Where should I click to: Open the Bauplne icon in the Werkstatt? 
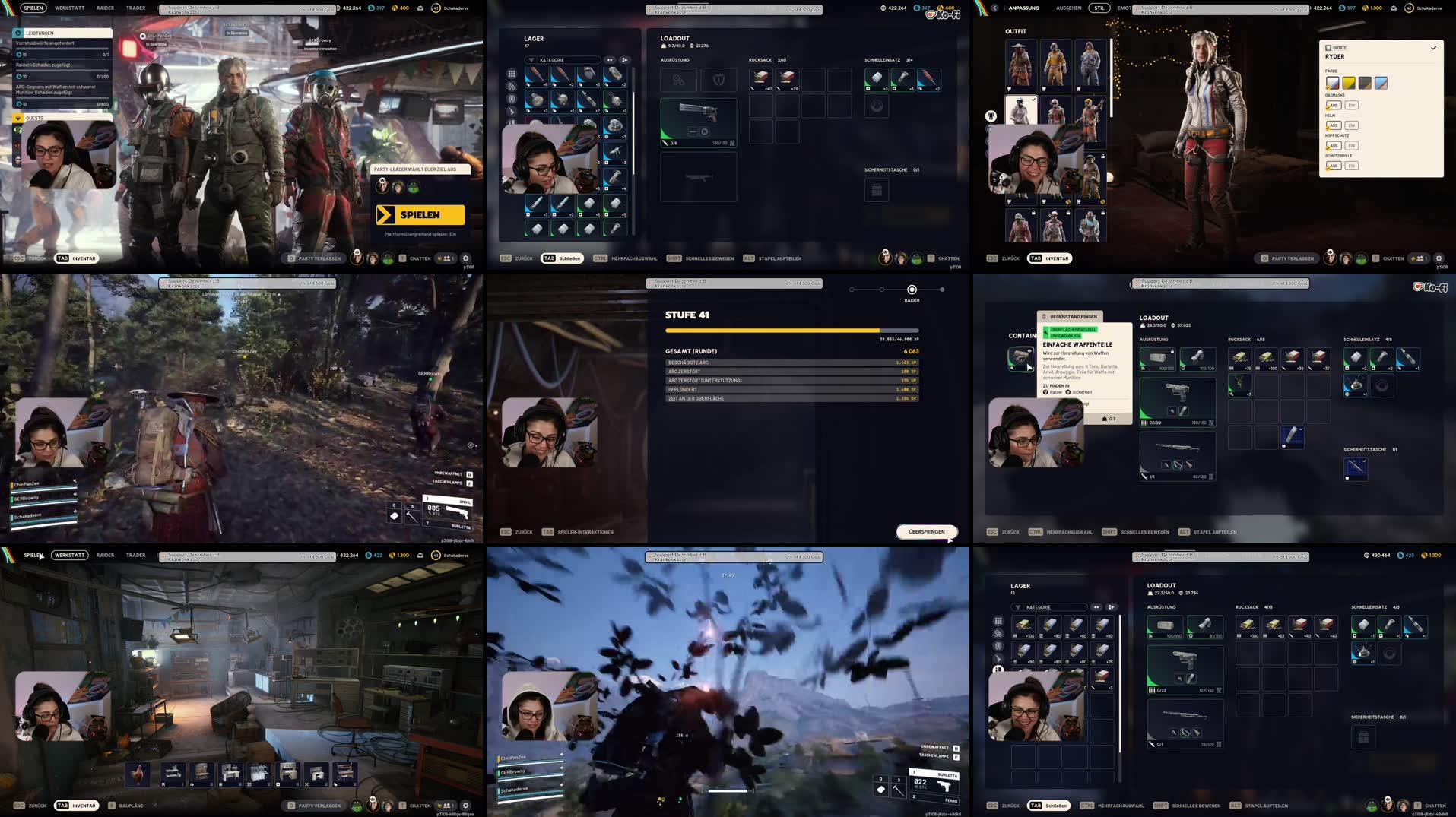tap(111, 806)
